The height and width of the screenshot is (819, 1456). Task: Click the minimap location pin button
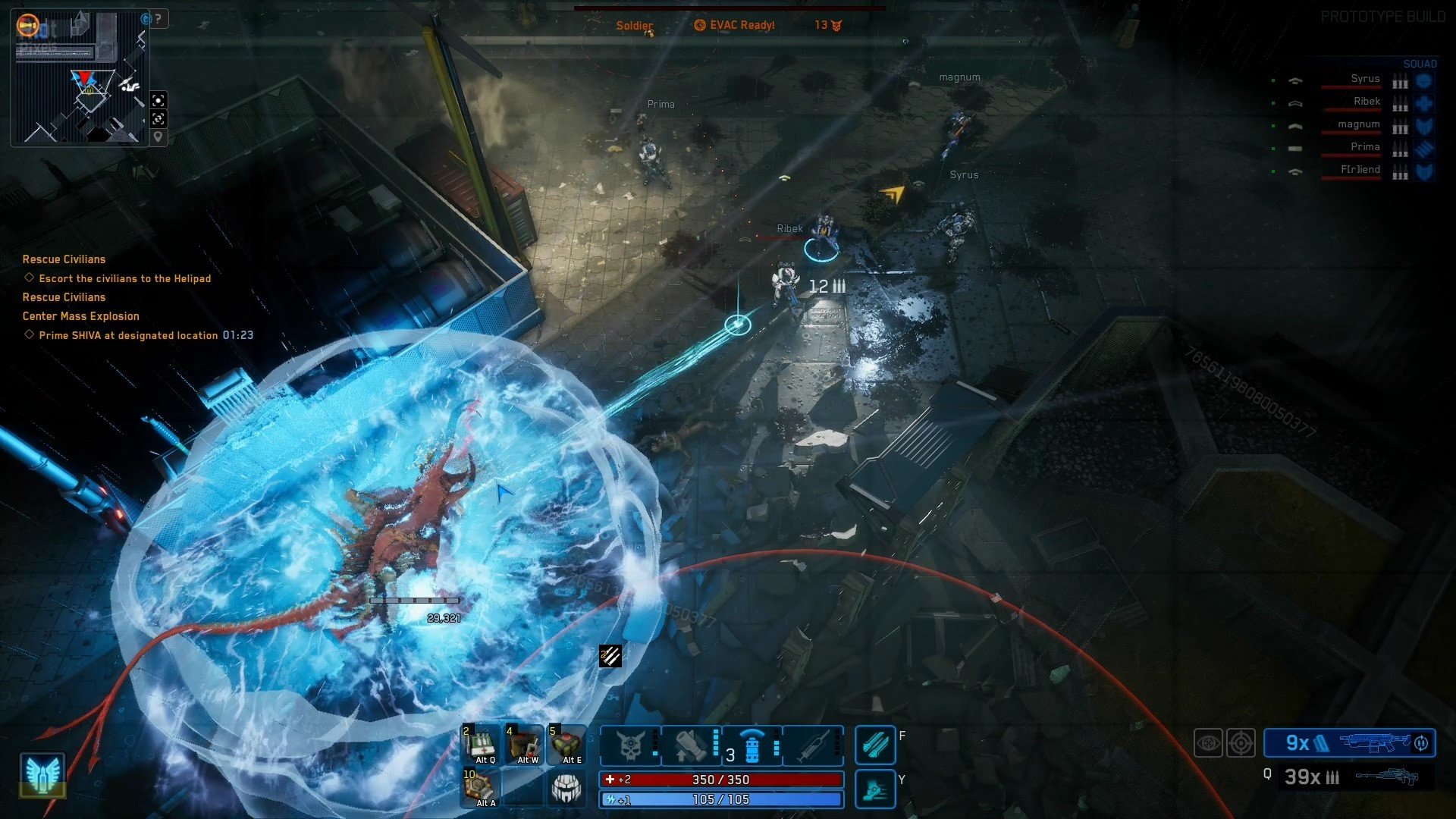point(158,137)
